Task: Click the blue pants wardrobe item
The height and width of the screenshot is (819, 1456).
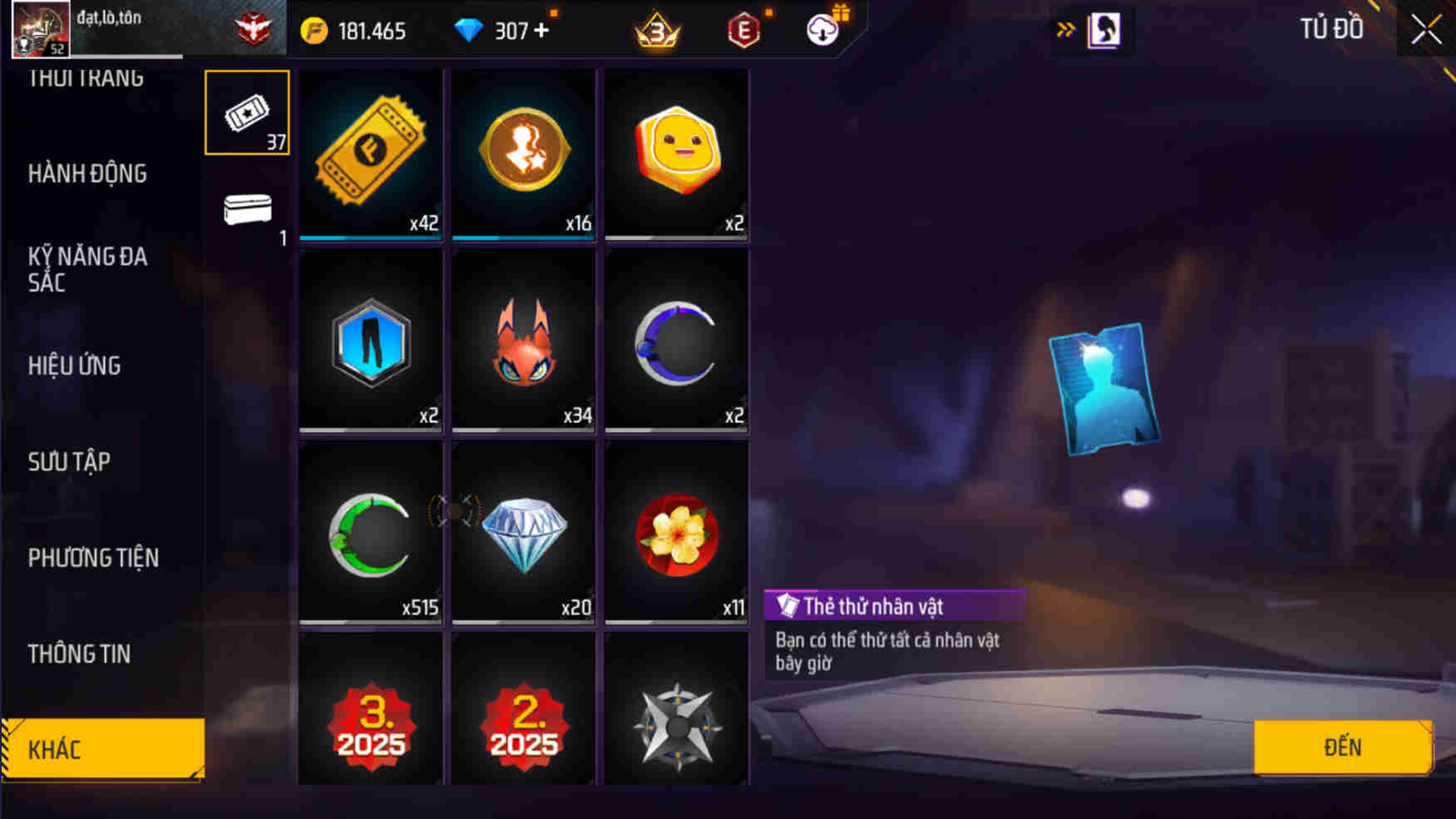Action: [x=370, y=341]
